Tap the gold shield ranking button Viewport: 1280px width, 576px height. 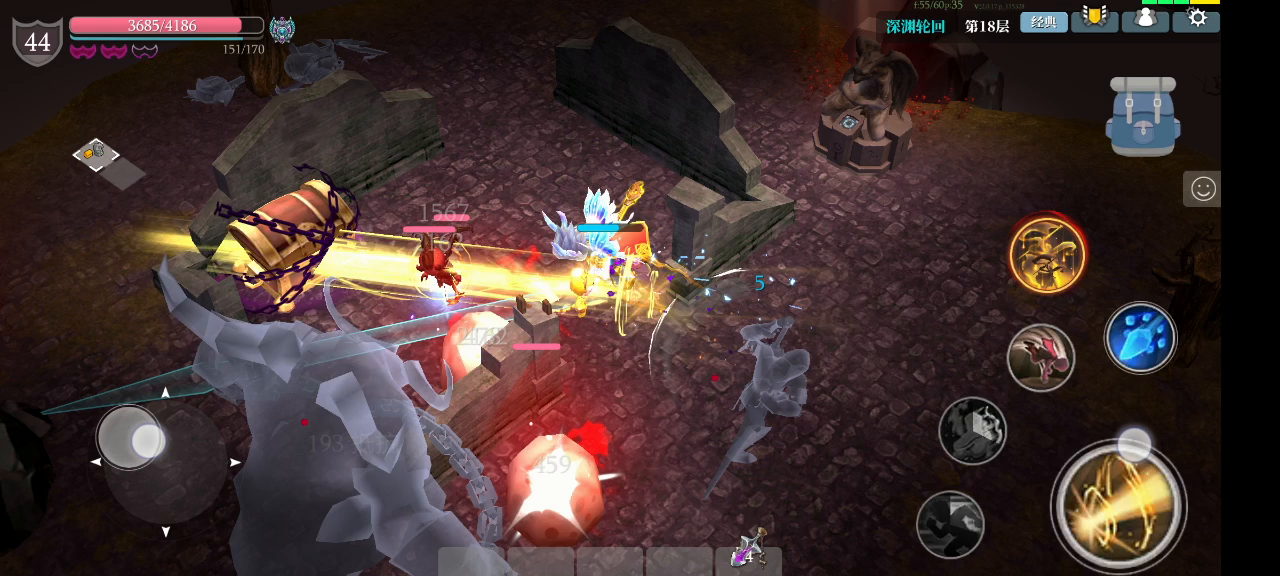coord(1095,20)
